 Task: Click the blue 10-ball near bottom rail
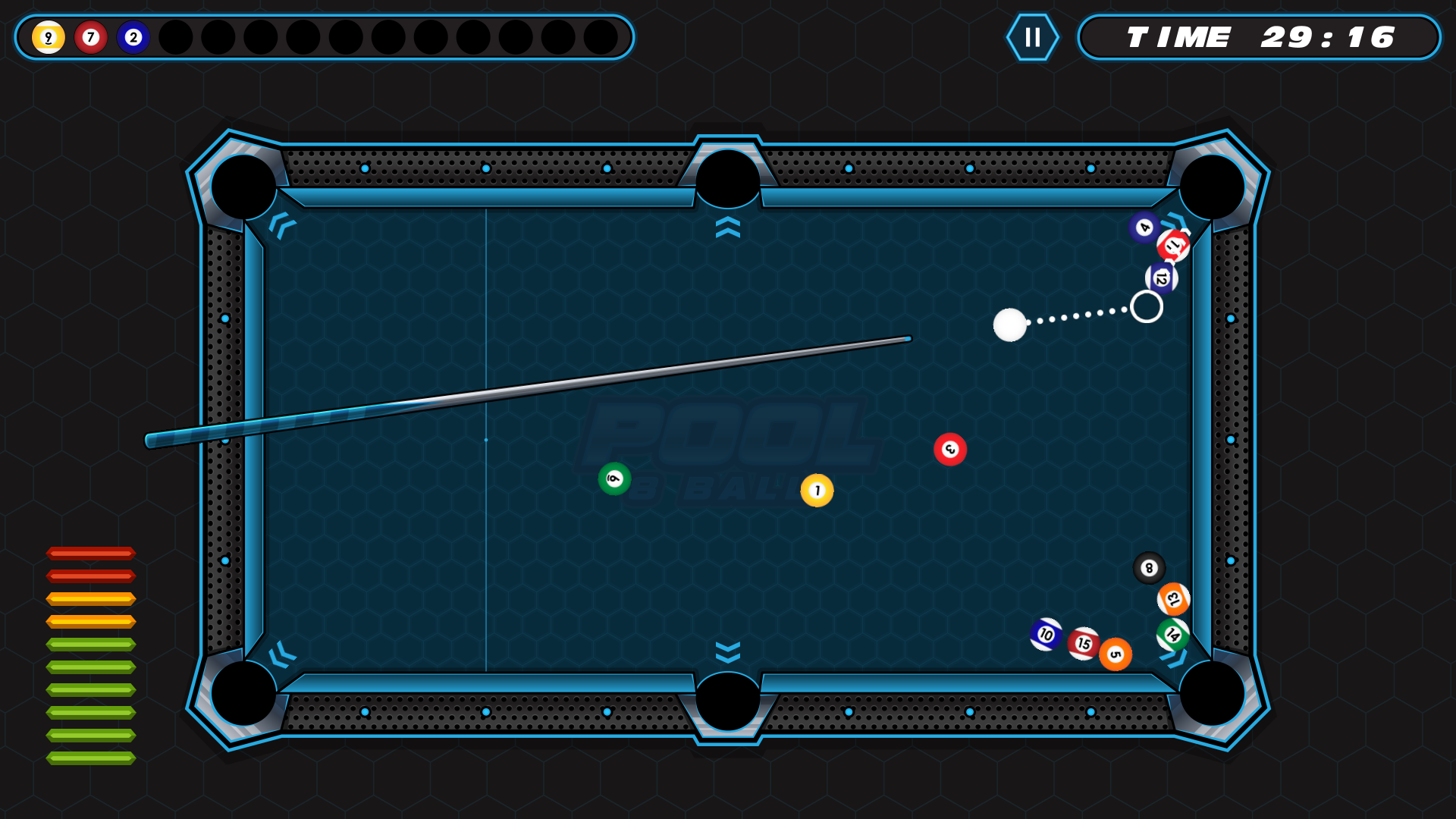tap(1046, 634)
